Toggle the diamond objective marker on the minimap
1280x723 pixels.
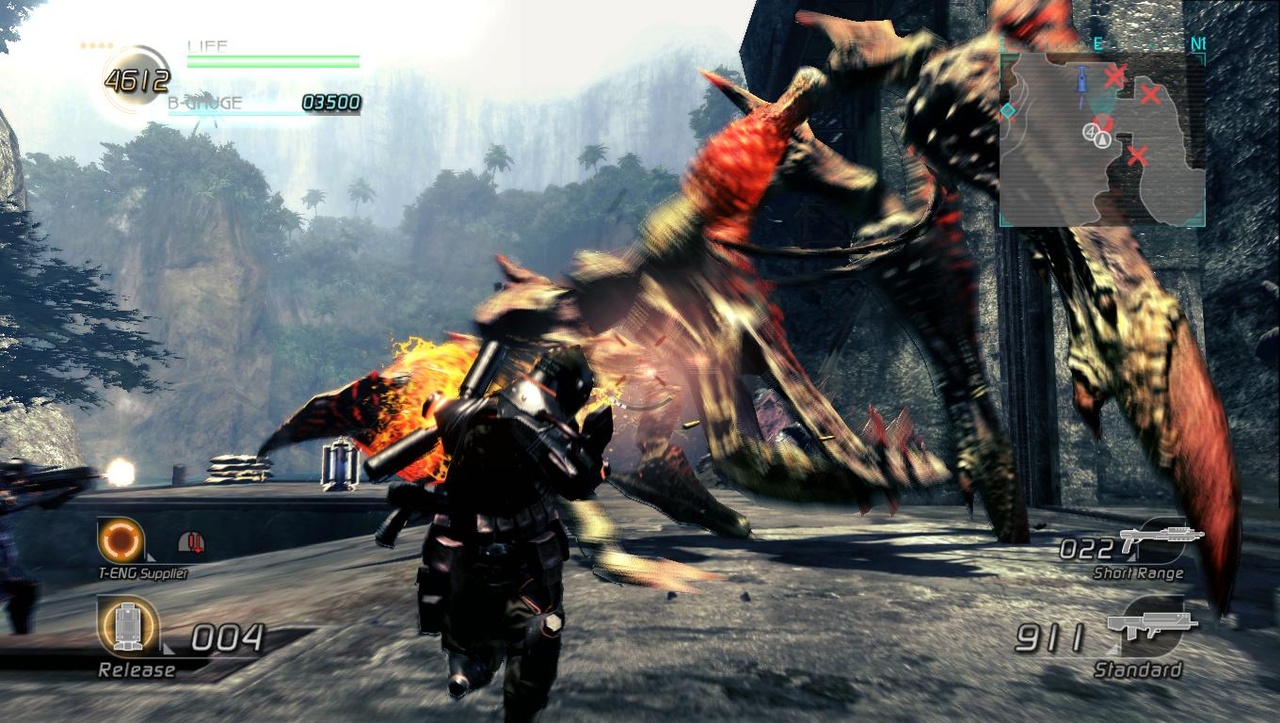click(x=1009, y=111)
